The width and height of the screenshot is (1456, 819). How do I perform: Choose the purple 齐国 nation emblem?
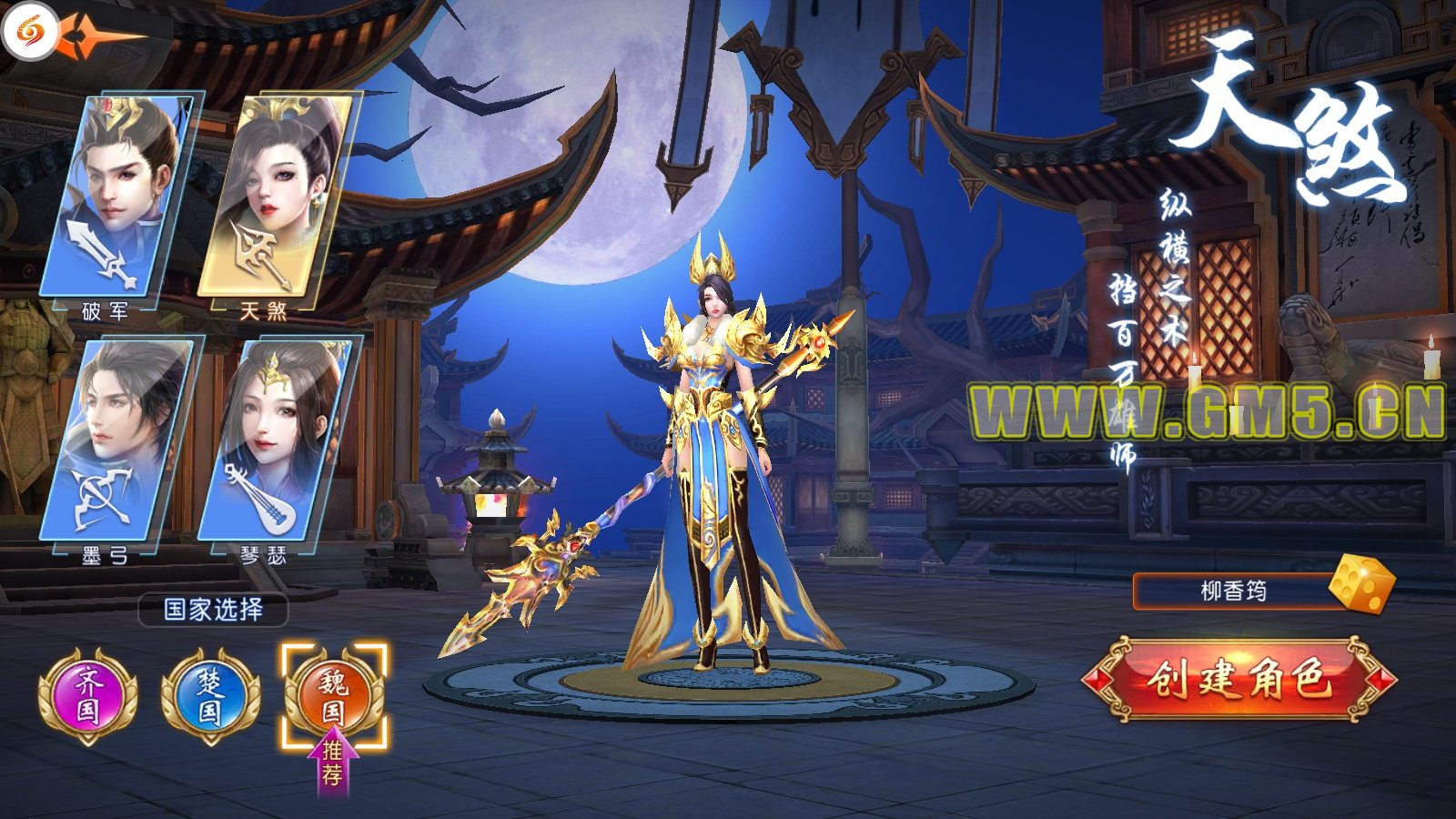[x=87, y=696]
